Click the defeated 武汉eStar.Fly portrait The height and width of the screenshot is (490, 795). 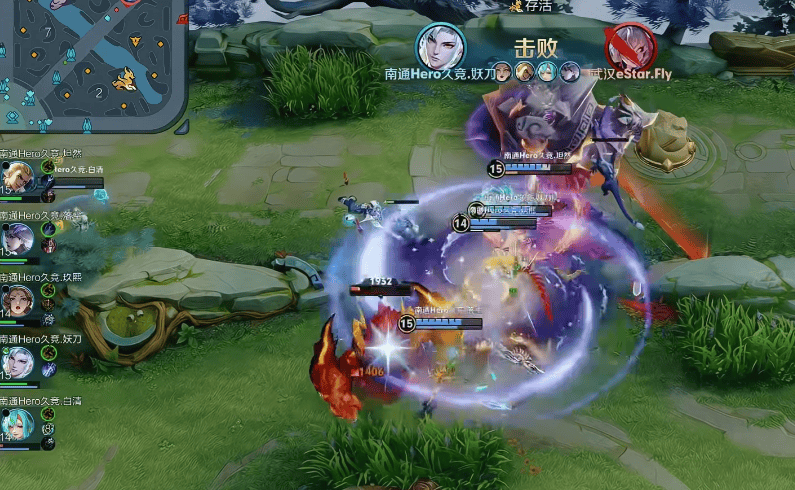[629, 46]
